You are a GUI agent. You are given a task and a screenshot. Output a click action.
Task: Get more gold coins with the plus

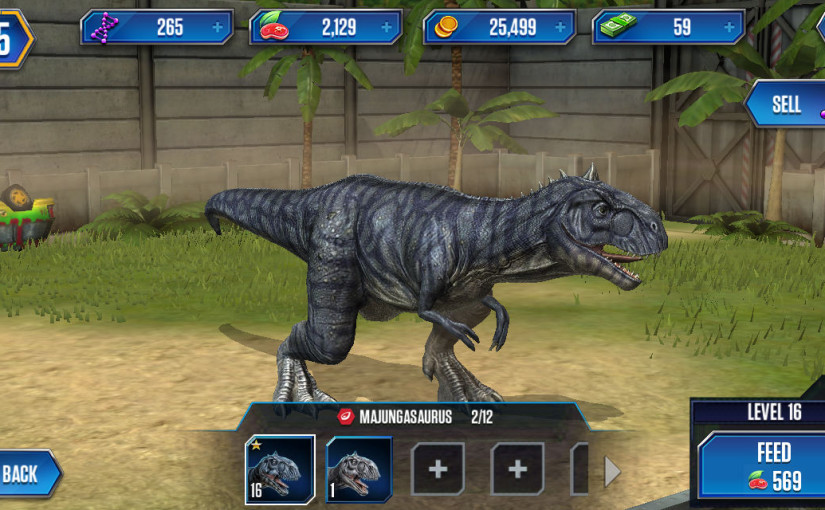pos(560,28)
